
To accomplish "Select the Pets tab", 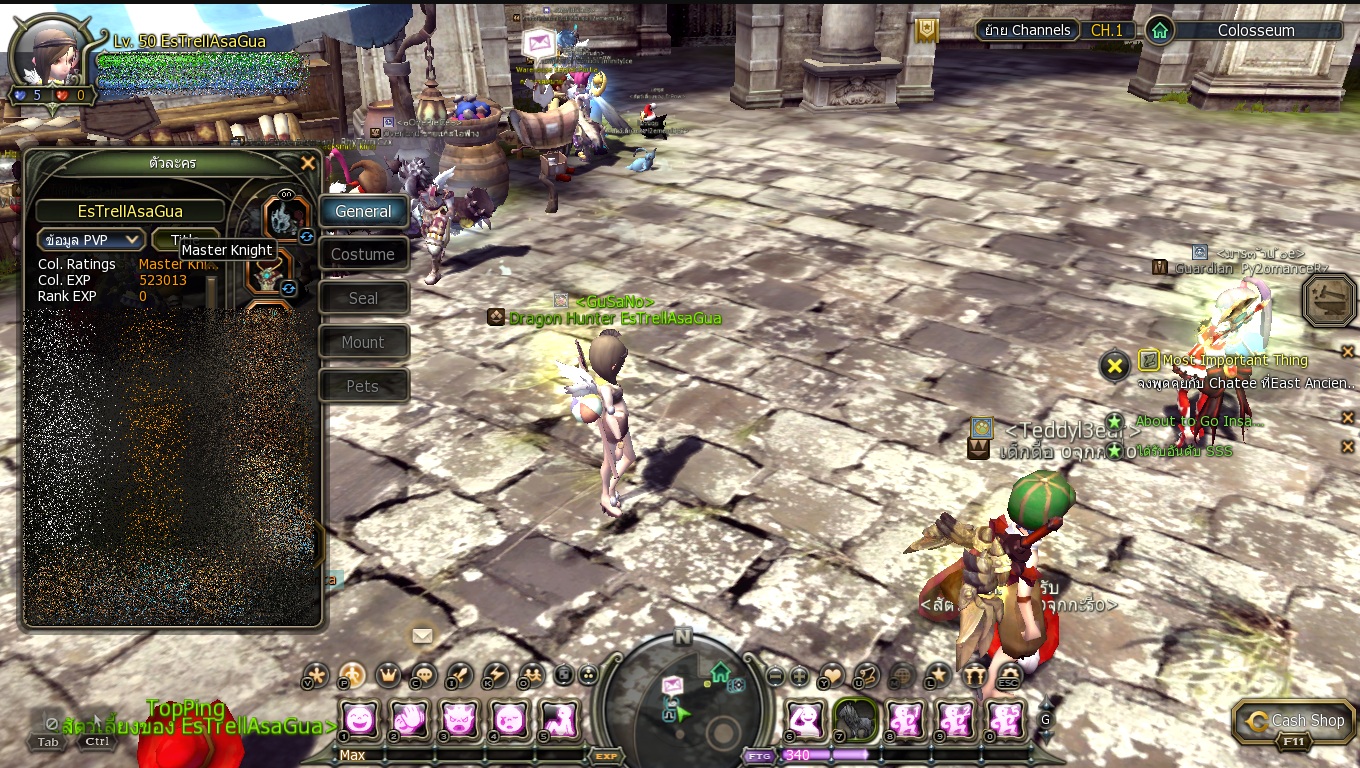I will [x=363, y=386].
